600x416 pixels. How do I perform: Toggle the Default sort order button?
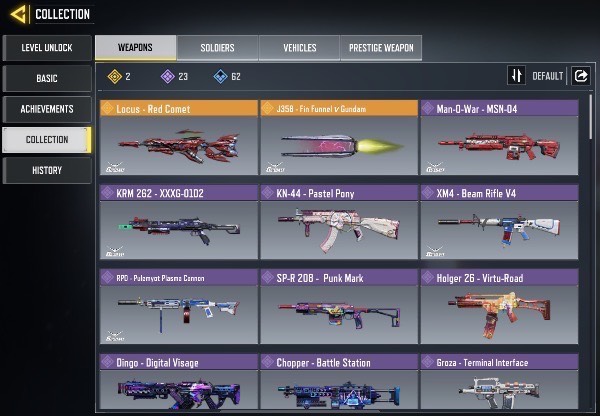517,75
